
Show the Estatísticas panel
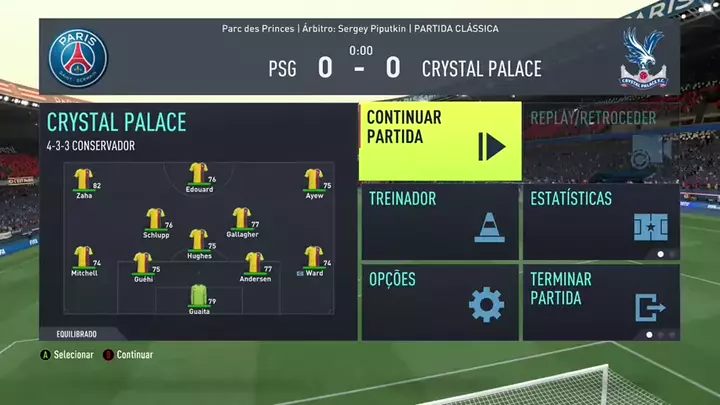[600, 221]
